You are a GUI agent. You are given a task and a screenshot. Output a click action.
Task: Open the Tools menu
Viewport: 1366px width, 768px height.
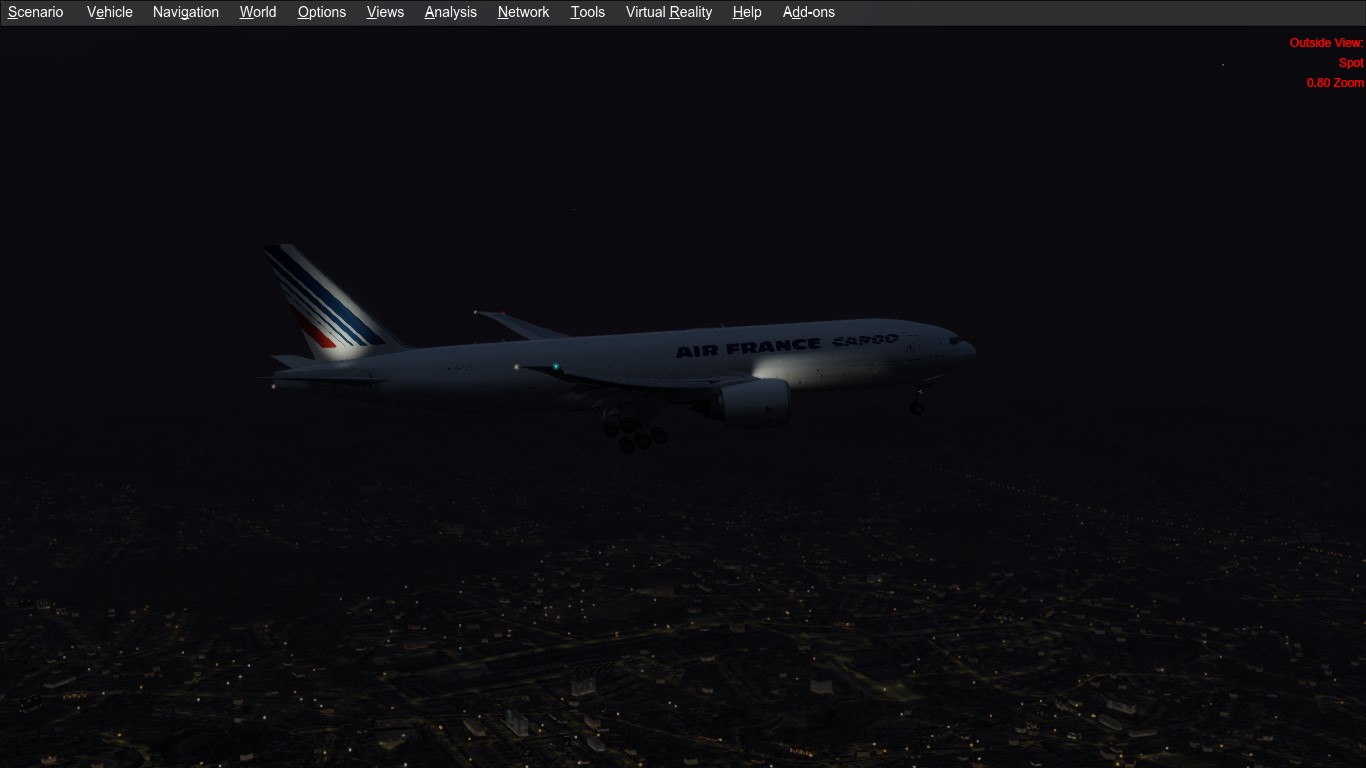(x=588, y=12)
